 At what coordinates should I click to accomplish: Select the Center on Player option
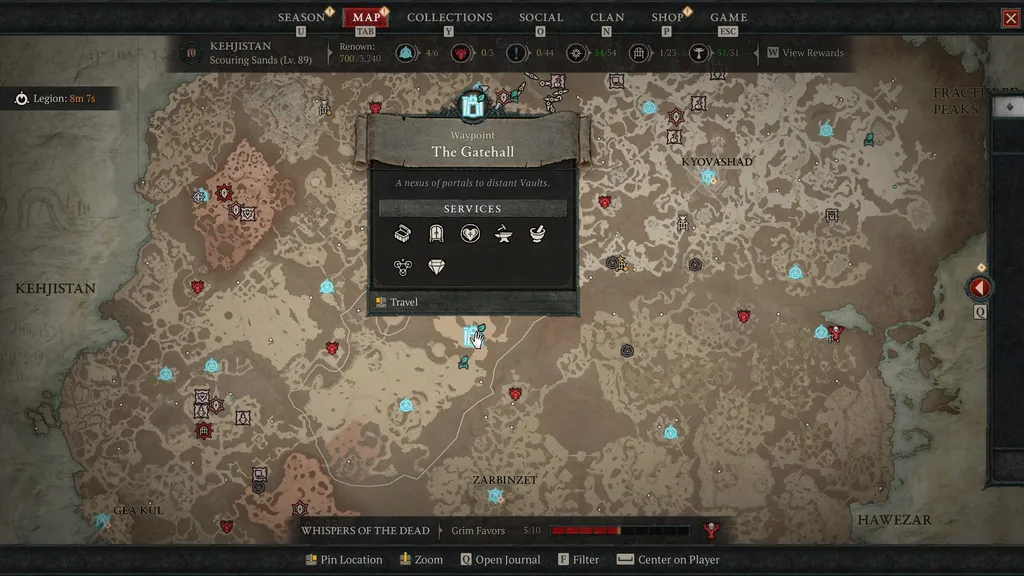click(x=668, y=560)
